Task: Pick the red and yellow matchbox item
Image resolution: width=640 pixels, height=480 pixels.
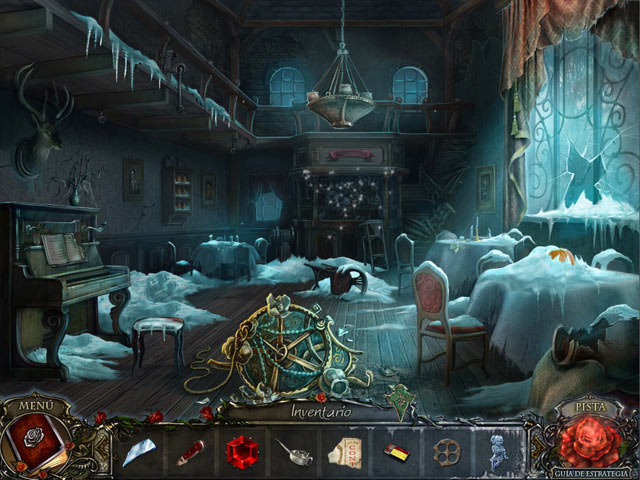Action: [x=397, y=452]
